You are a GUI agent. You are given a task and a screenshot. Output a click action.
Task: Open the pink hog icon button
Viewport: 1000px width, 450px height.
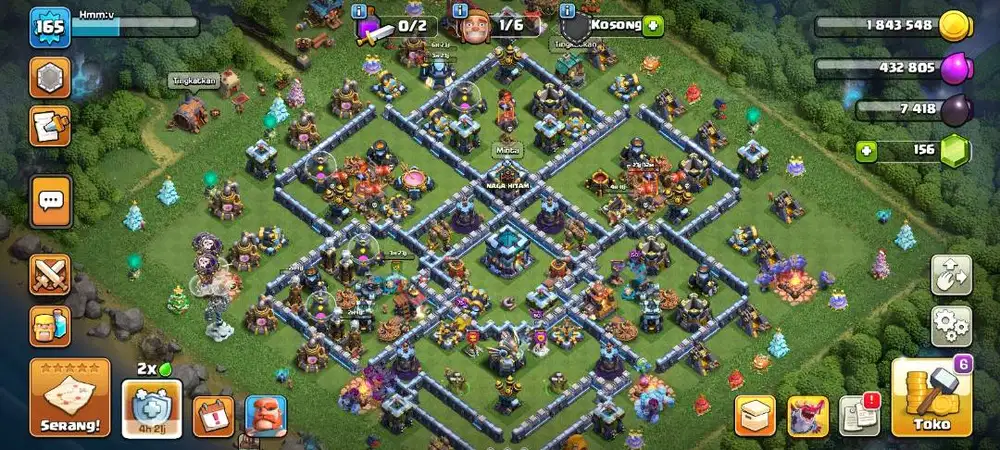click(x=808, y=416)
